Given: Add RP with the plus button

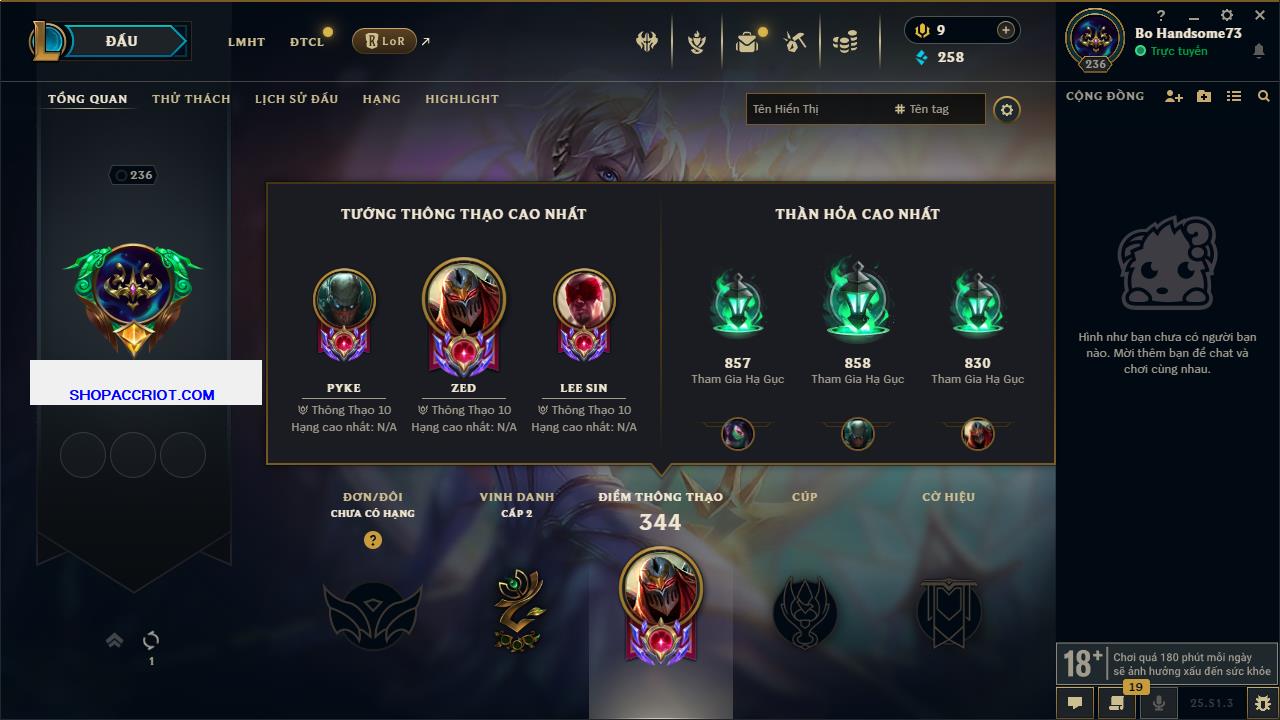Looking at the screenshot, I should pos(1005,30).
